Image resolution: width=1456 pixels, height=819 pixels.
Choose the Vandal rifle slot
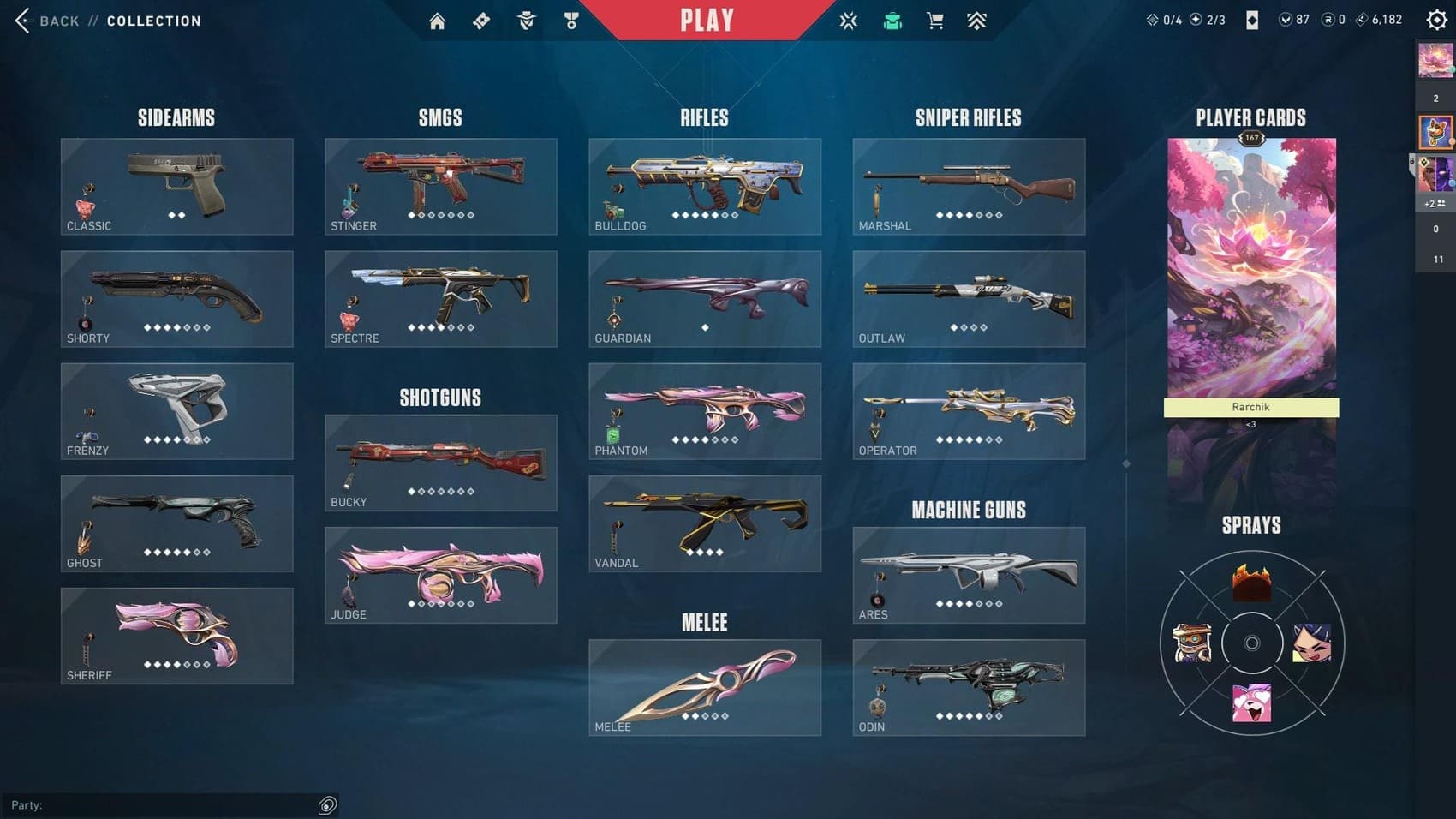(x=704, y=523)
